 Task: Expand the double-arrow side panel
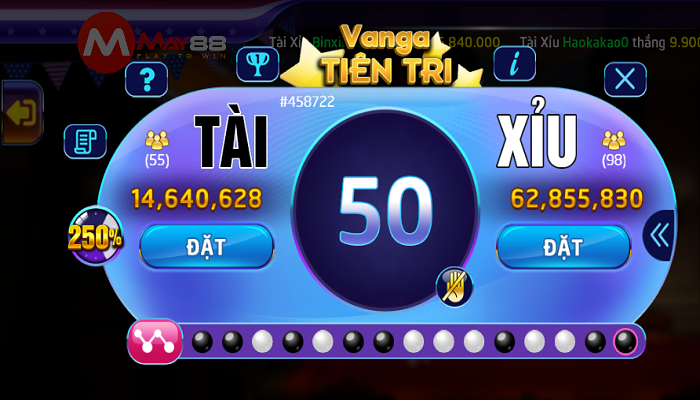[x=659, y=236]
